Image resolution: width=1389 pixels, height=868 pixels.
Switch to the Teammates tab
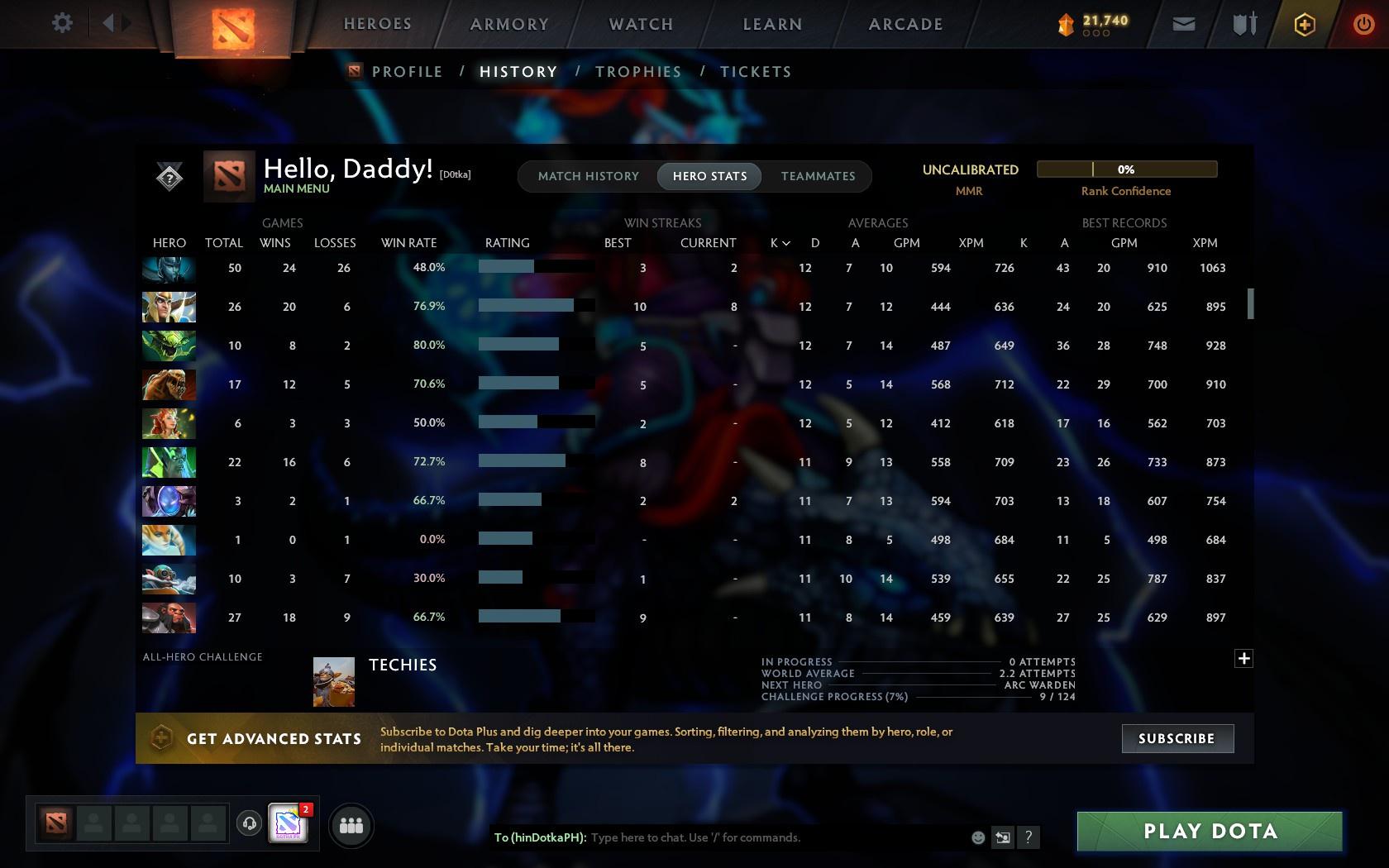coord(817,176)
